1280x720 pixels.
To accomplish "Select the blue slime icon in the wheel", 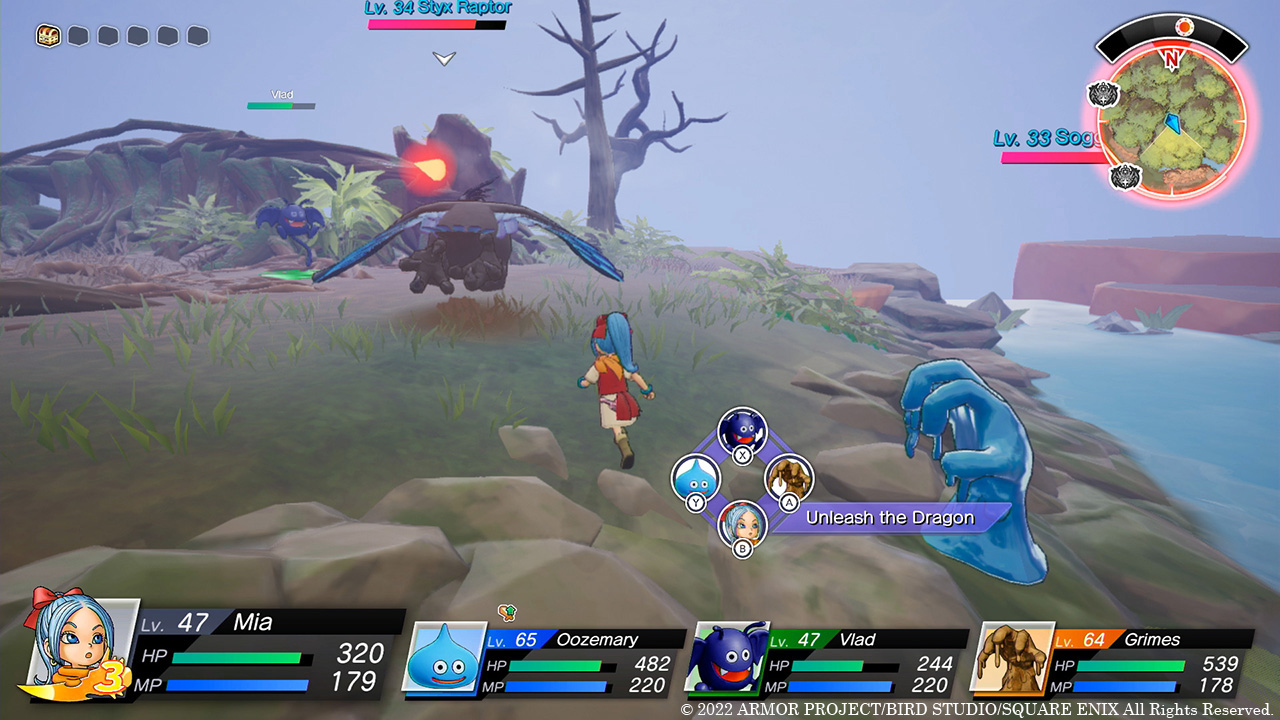I will tap(694, 477).
